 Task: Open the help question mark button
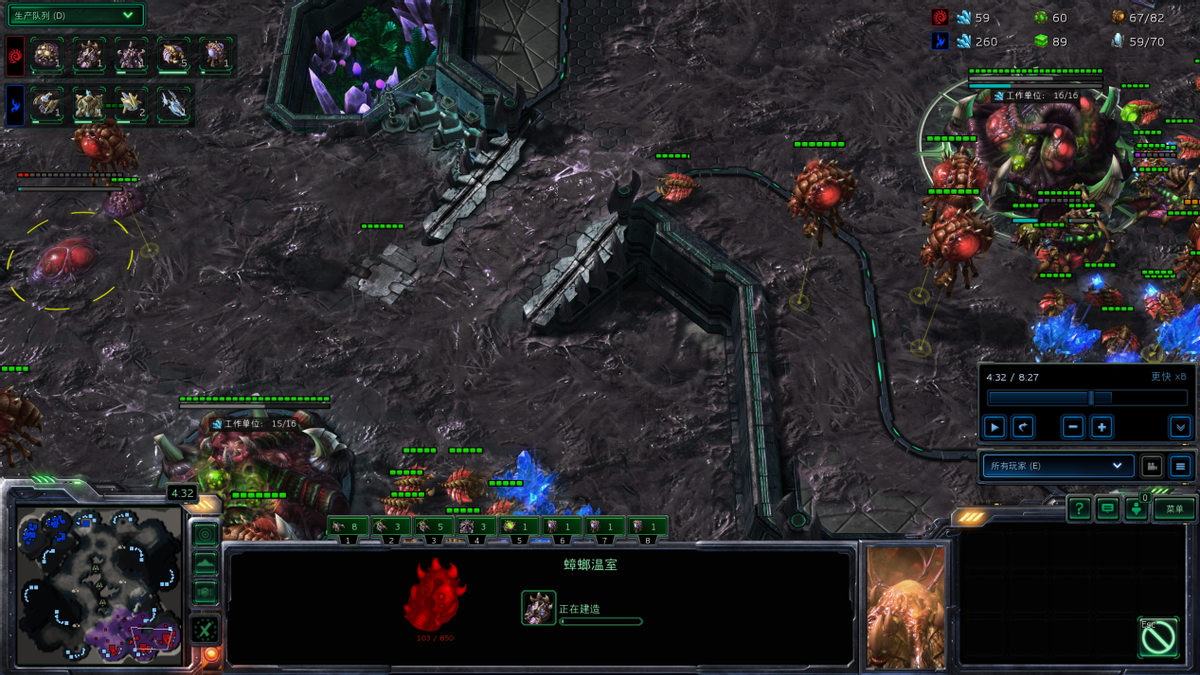click(1078, 509)
